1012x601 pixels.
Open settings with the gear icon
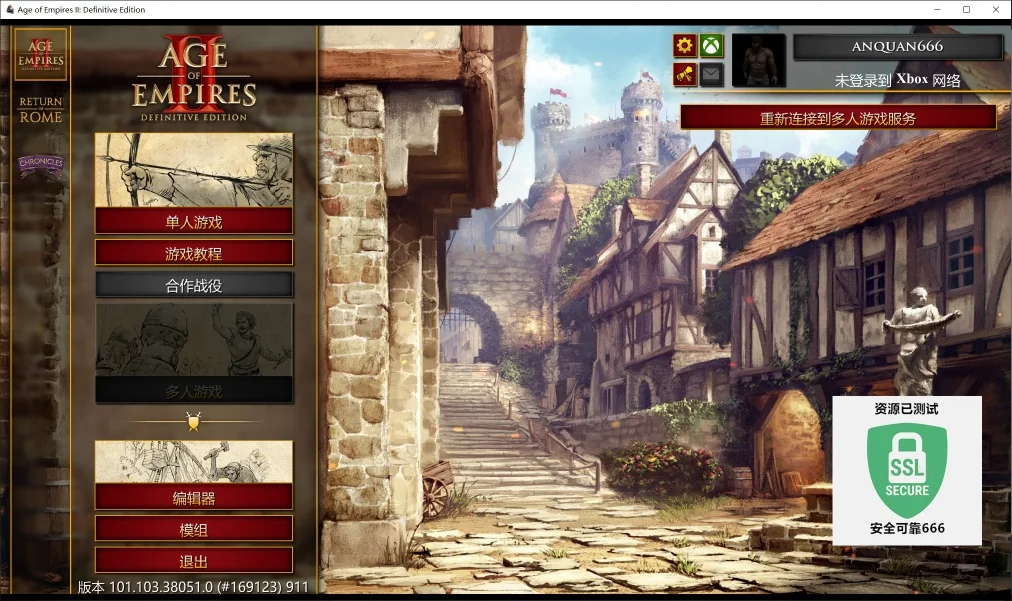(684, 46)
